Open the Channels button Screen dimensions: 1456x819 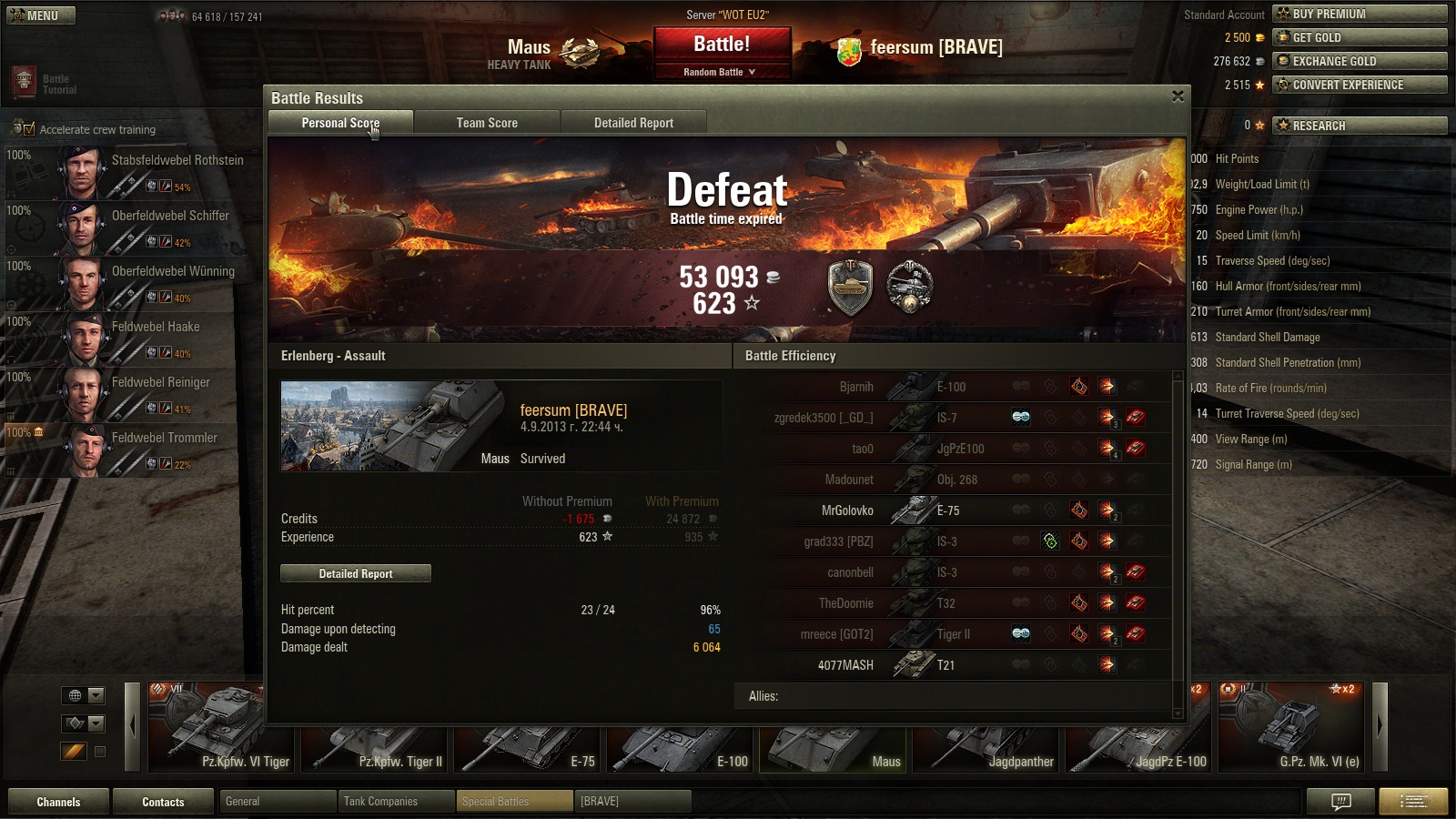pos(58,802)
